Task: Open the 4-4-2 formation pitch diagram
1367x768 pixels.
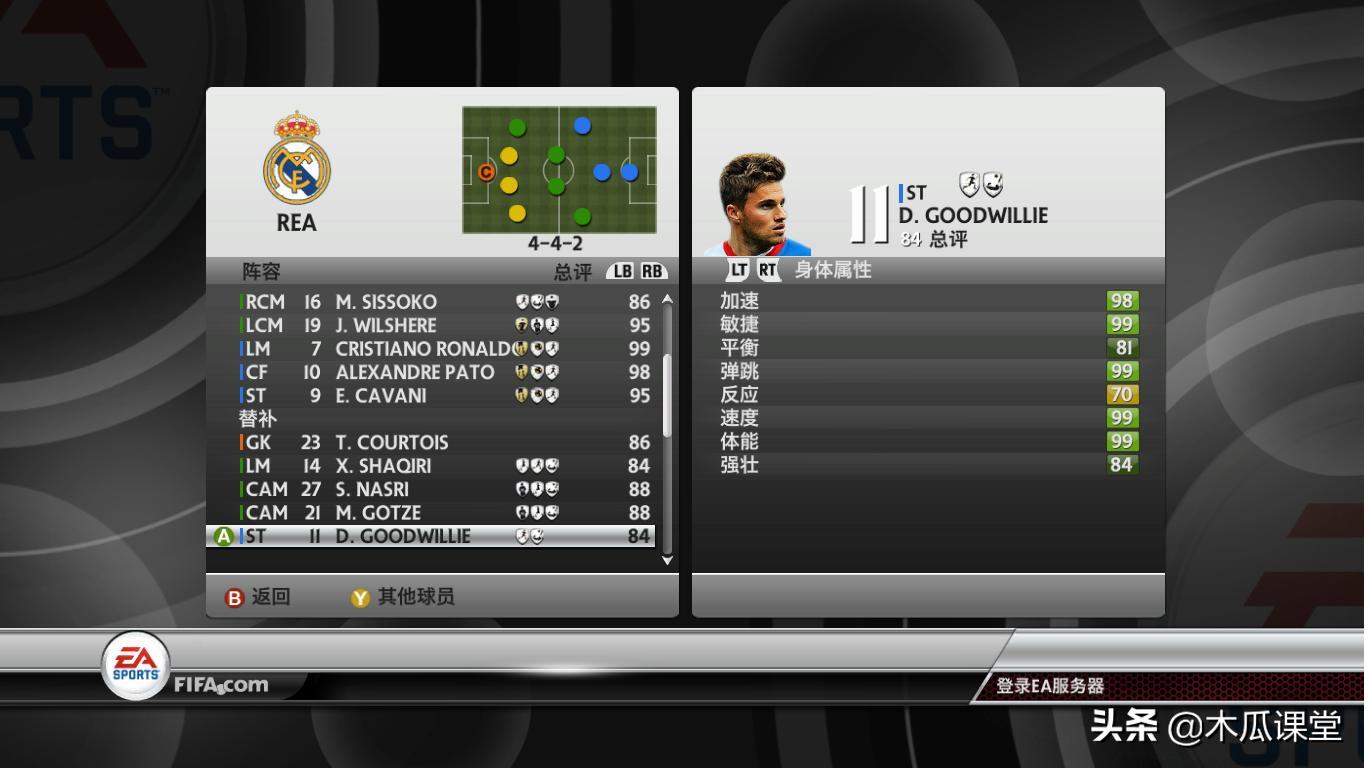Action: tap(559, 170)
